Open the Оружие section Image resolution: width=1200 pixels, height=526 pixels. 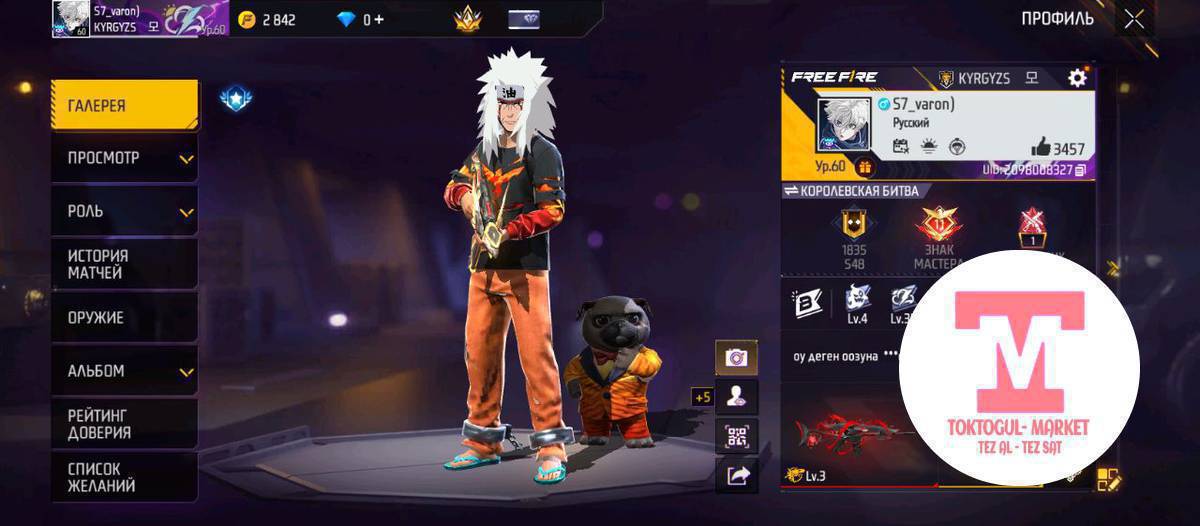[x=124, y=318]
